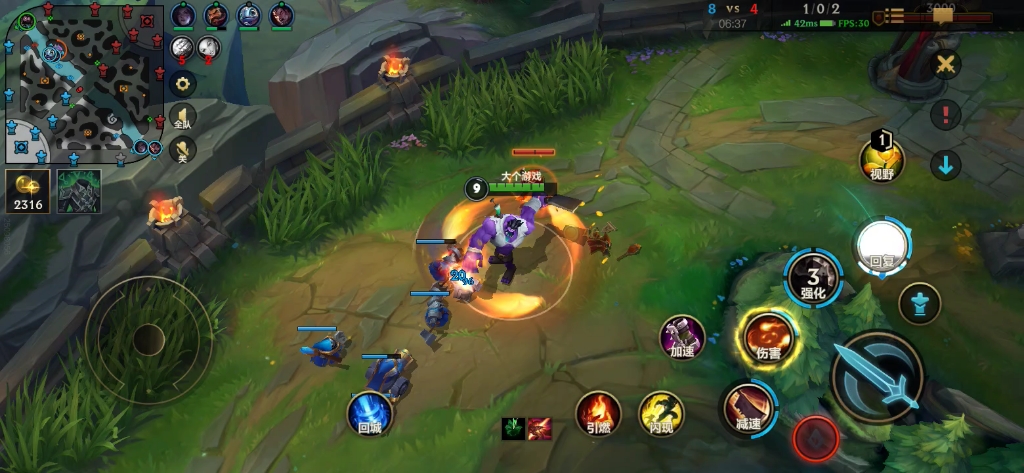Activate the 加速 speed-up ability

click(x=683, y=337)
